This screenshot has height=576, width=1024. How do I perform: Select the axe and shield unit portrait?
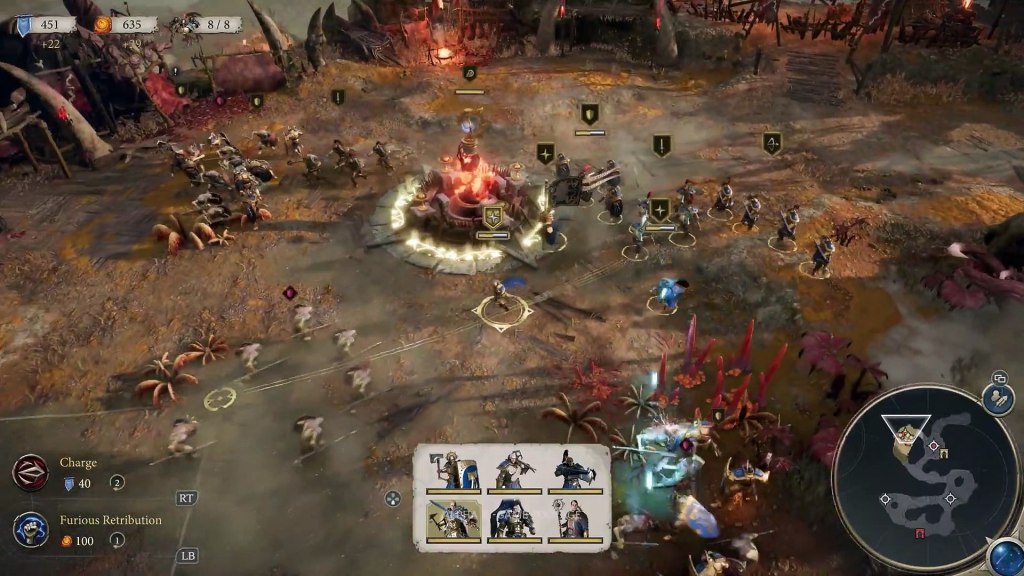[x=452, y=469]
